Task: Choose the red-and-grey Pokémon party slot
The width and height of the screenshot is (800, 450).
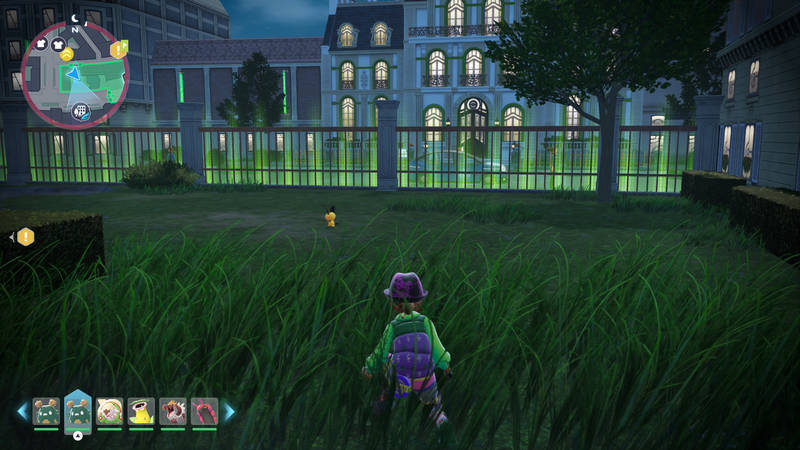Action: tap(173, 411)
